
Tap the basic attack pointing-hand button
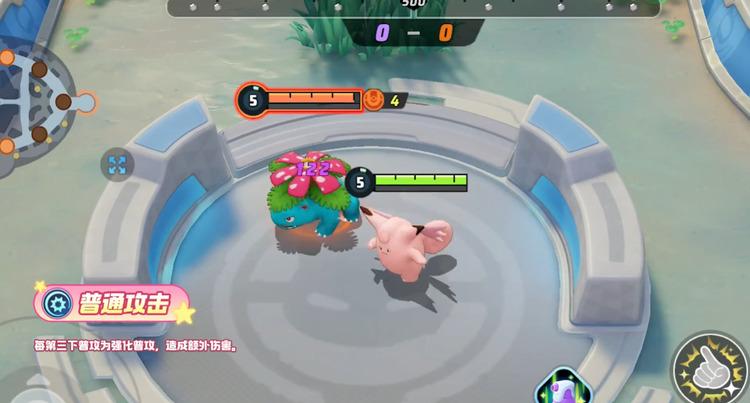[710, 368]
